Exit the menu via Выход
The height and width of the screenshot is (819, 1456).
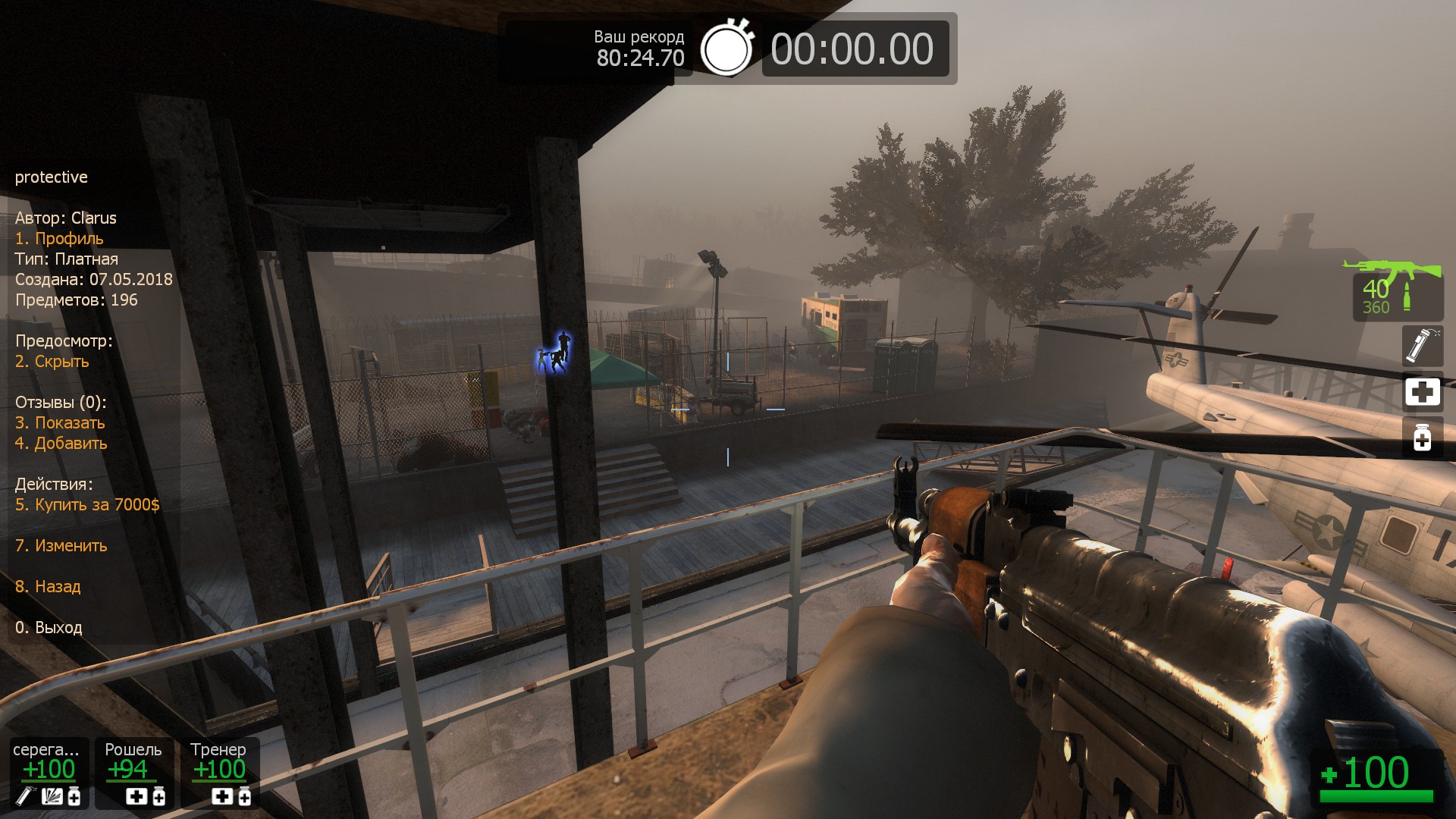(49, 628)
